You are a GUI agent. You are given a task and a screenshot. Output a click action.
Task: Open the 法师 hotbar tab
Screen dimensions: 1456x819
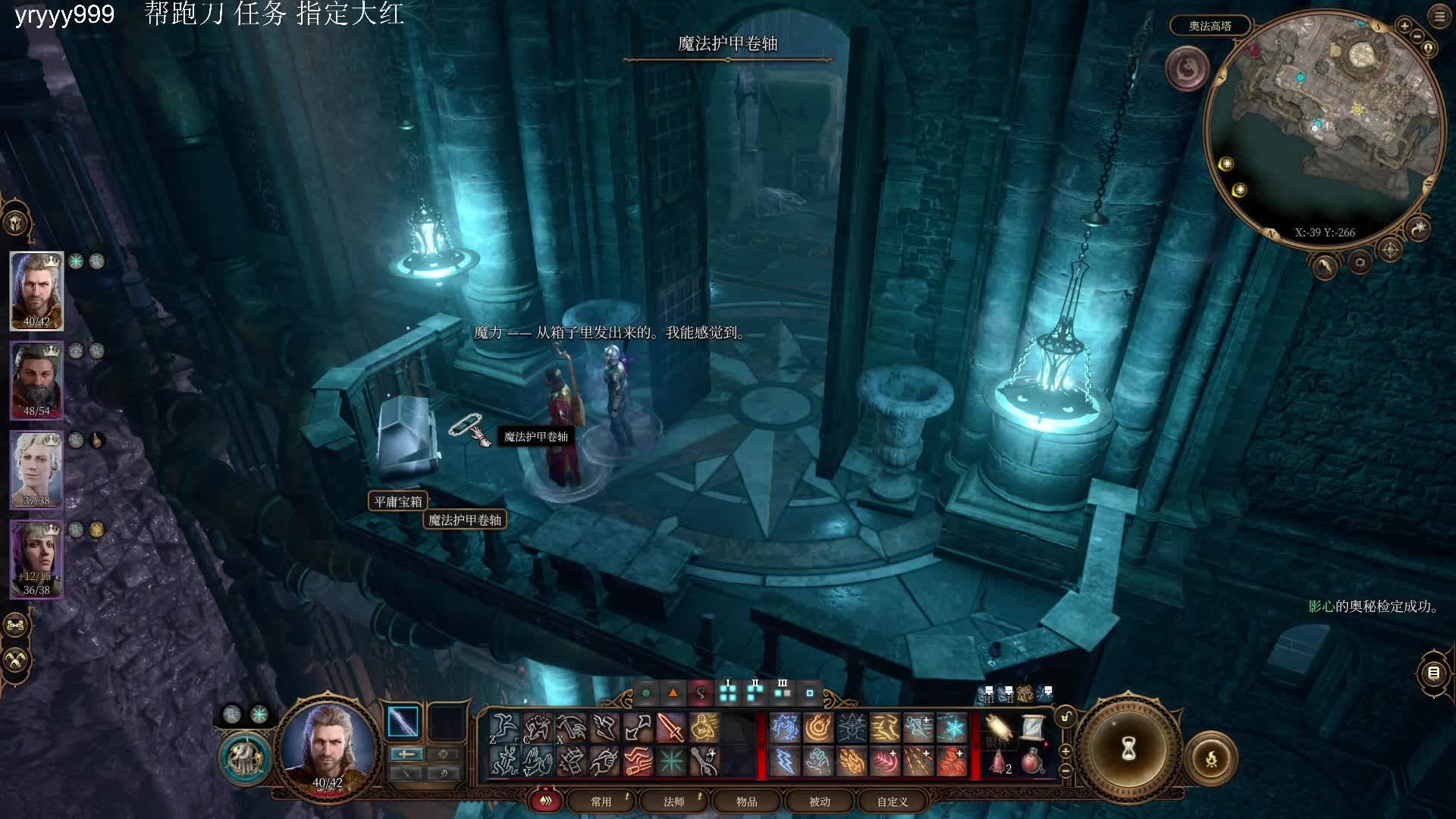pyautogui.click(x=673, y=802)
